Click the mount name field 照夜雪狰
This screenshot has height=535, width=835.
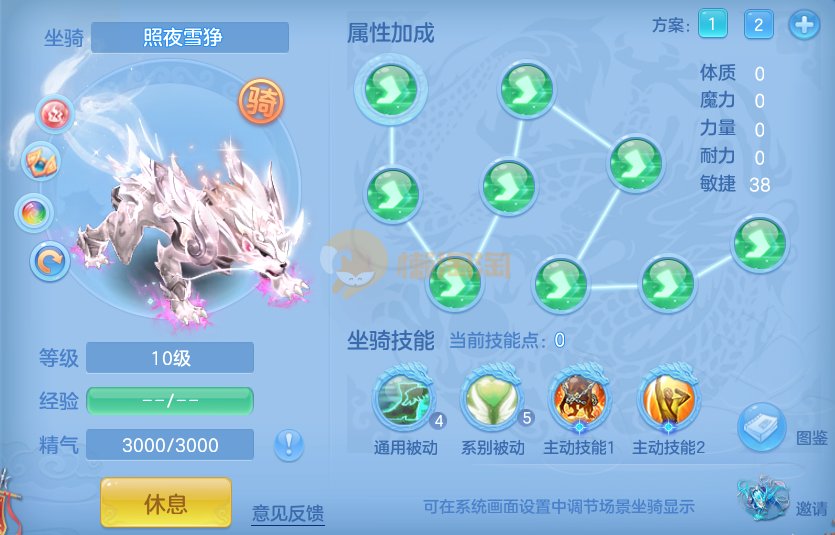[x=189, y=38]
